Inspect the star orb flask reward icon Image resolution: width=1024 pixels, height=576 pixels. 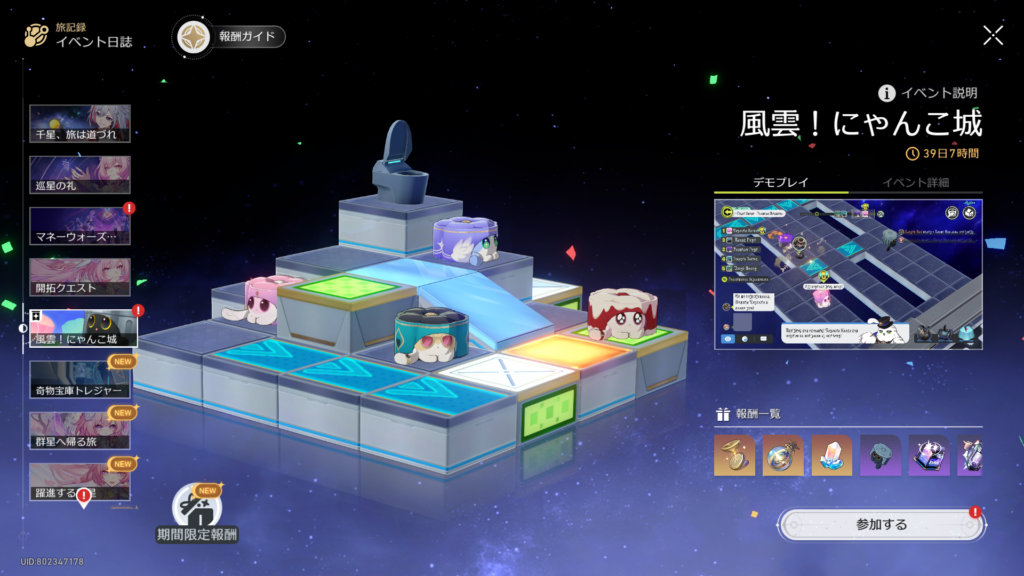783,455
